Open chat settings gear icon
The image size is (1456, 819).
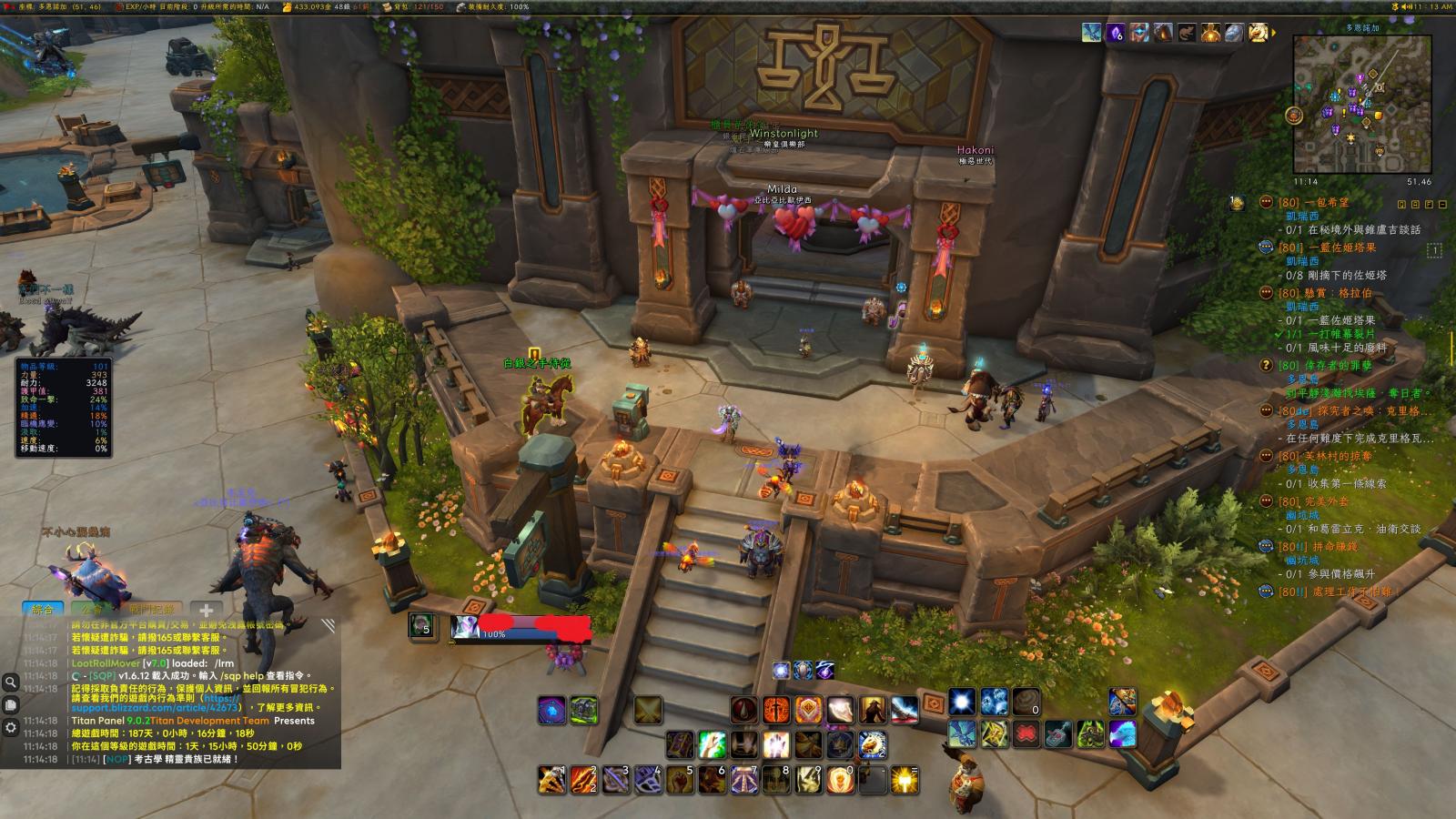coord(11,727)
